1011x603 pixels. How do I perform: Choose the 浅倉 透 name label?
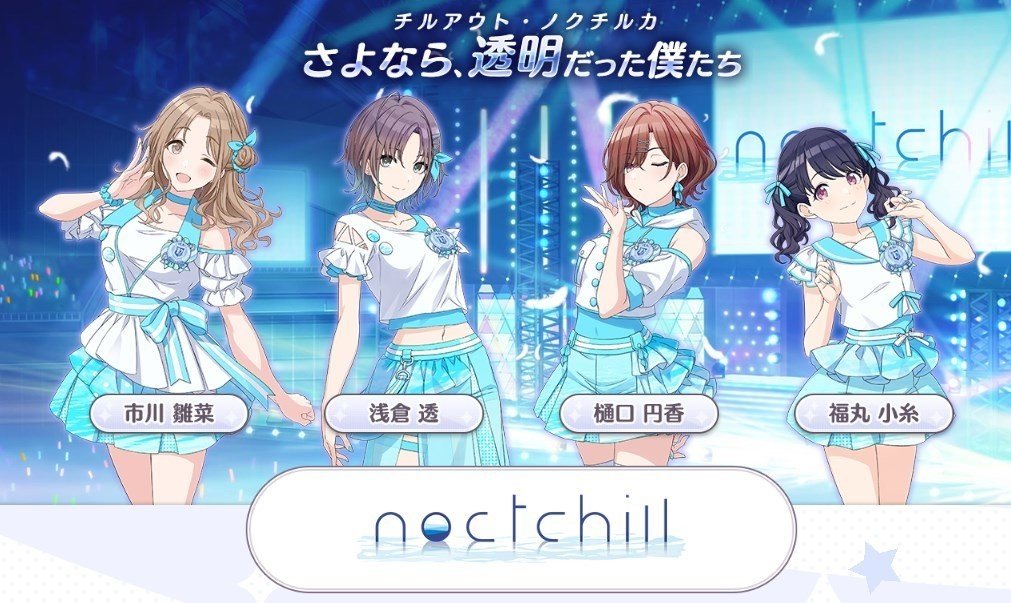404,413
